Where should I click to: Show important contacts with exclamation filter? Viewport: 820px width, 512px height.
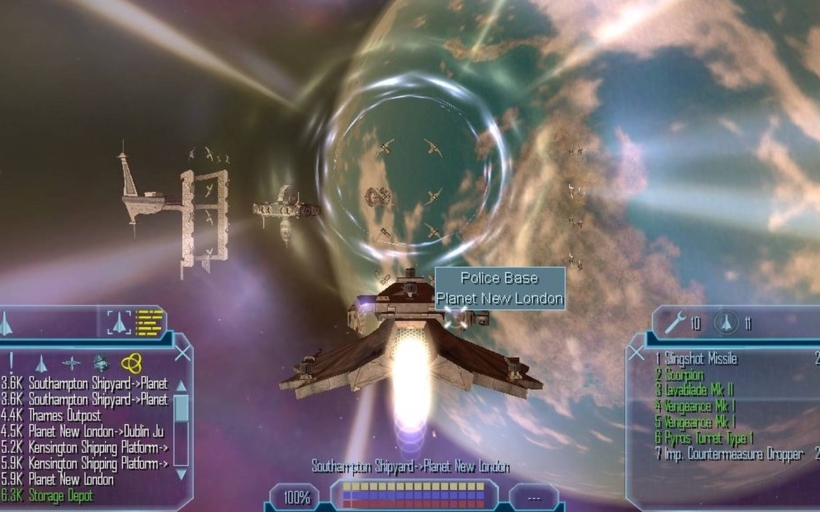tap(12, 363)
